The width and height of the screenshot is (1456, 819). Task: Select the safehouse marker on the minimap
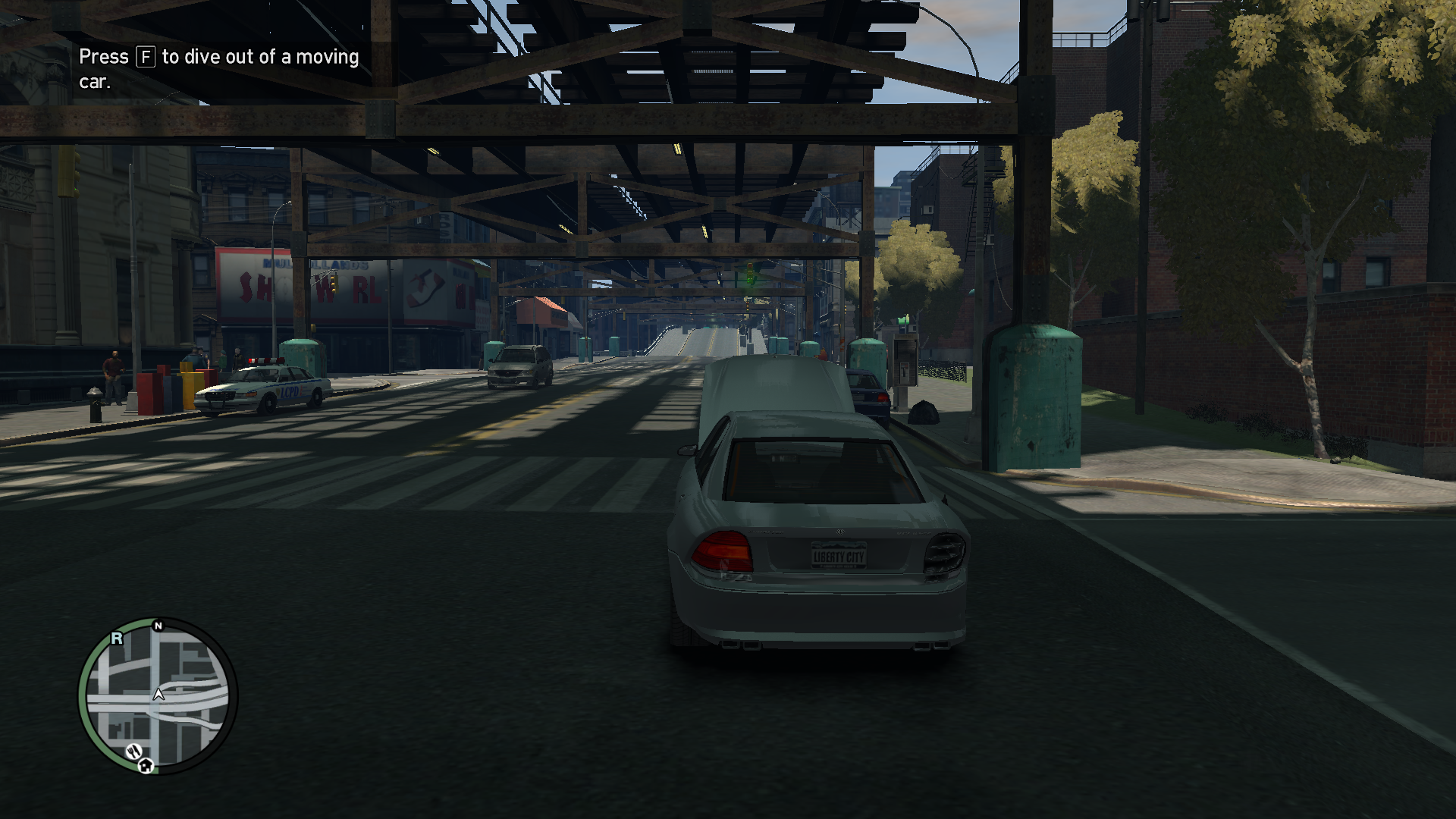click(x=146, y=765)
